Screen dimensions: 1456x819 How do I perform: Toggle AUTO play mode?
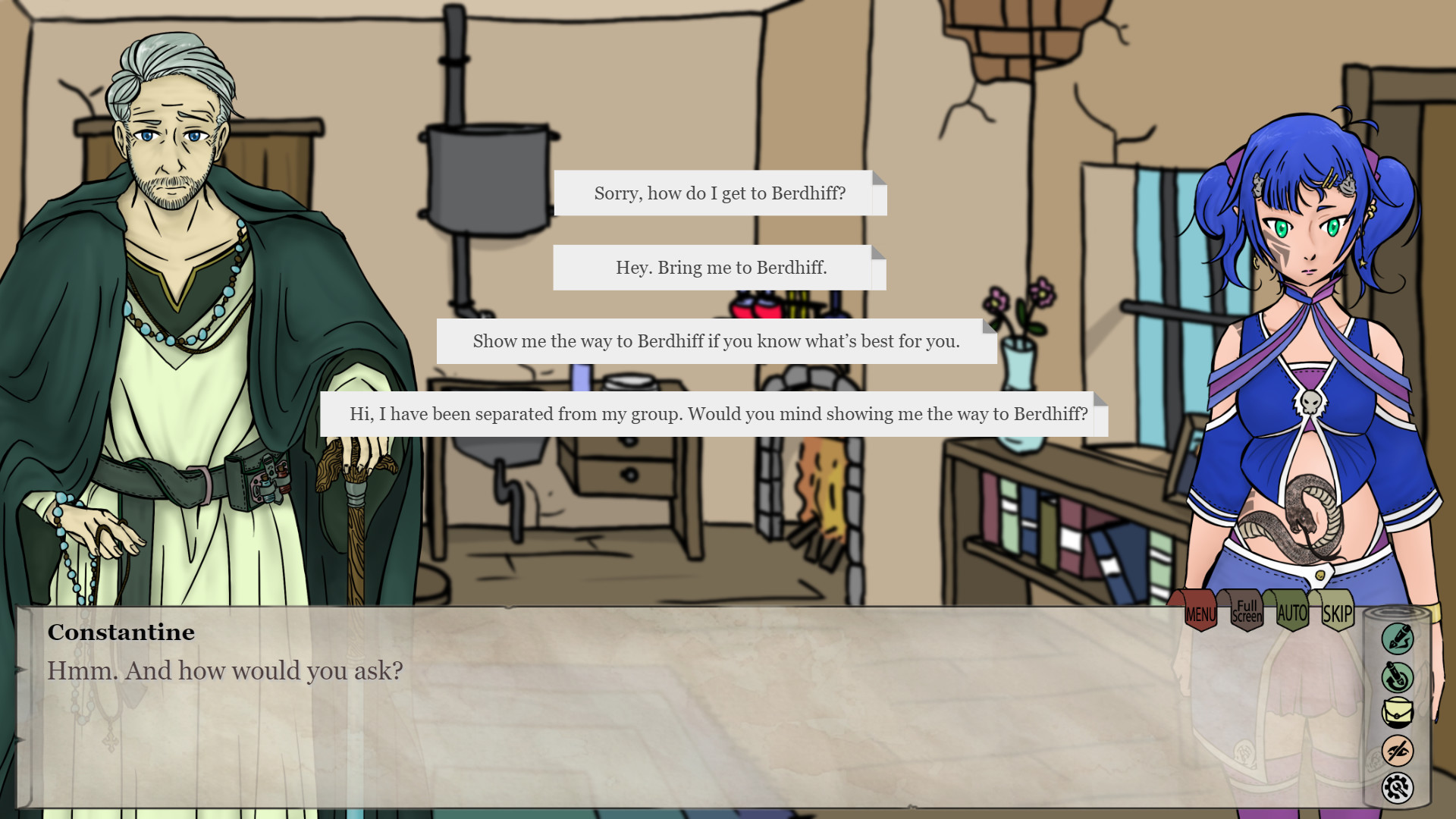[1291, 610]
